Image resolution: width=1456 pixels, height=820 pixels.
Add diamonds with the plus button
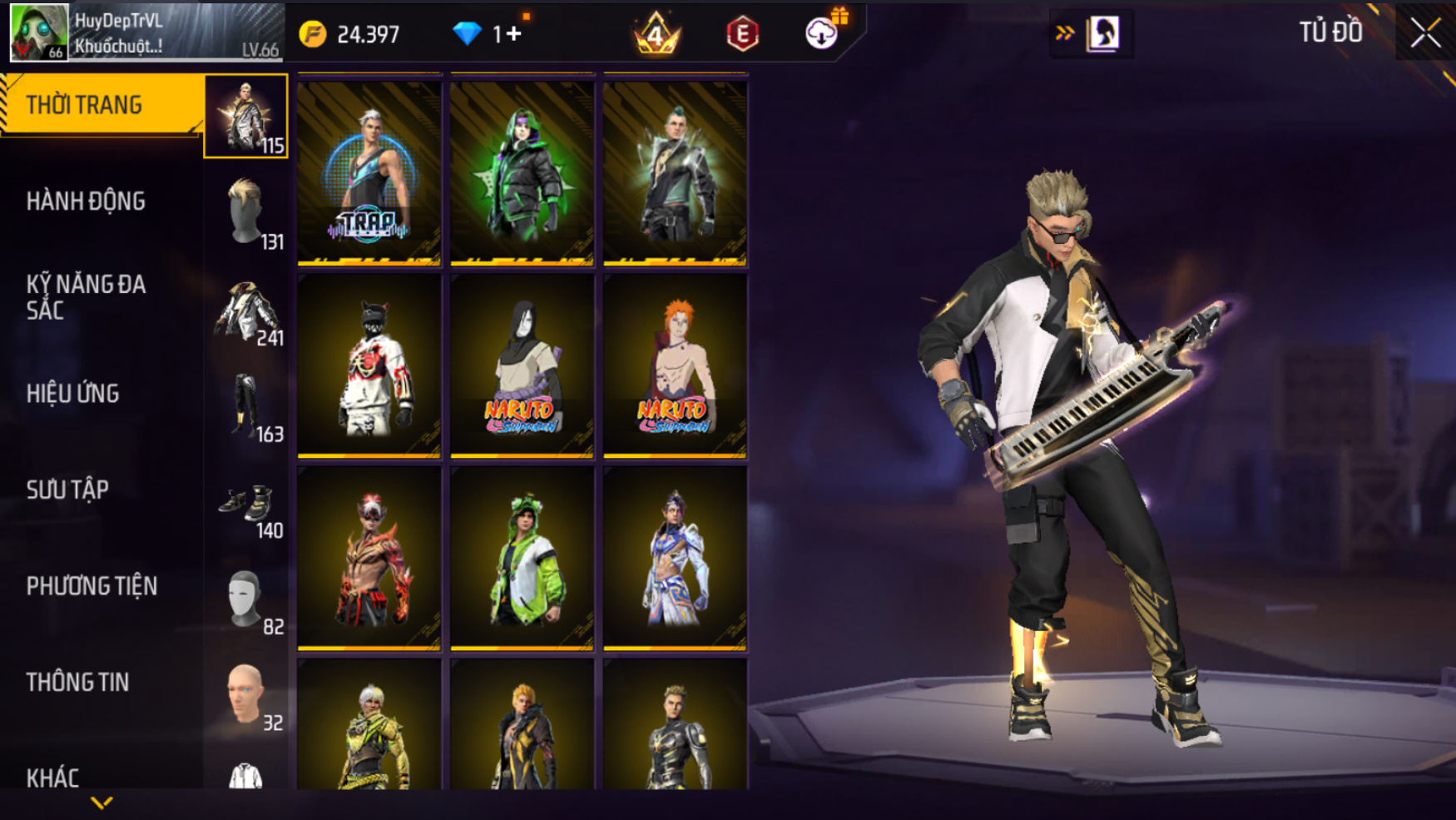[513, 34]
